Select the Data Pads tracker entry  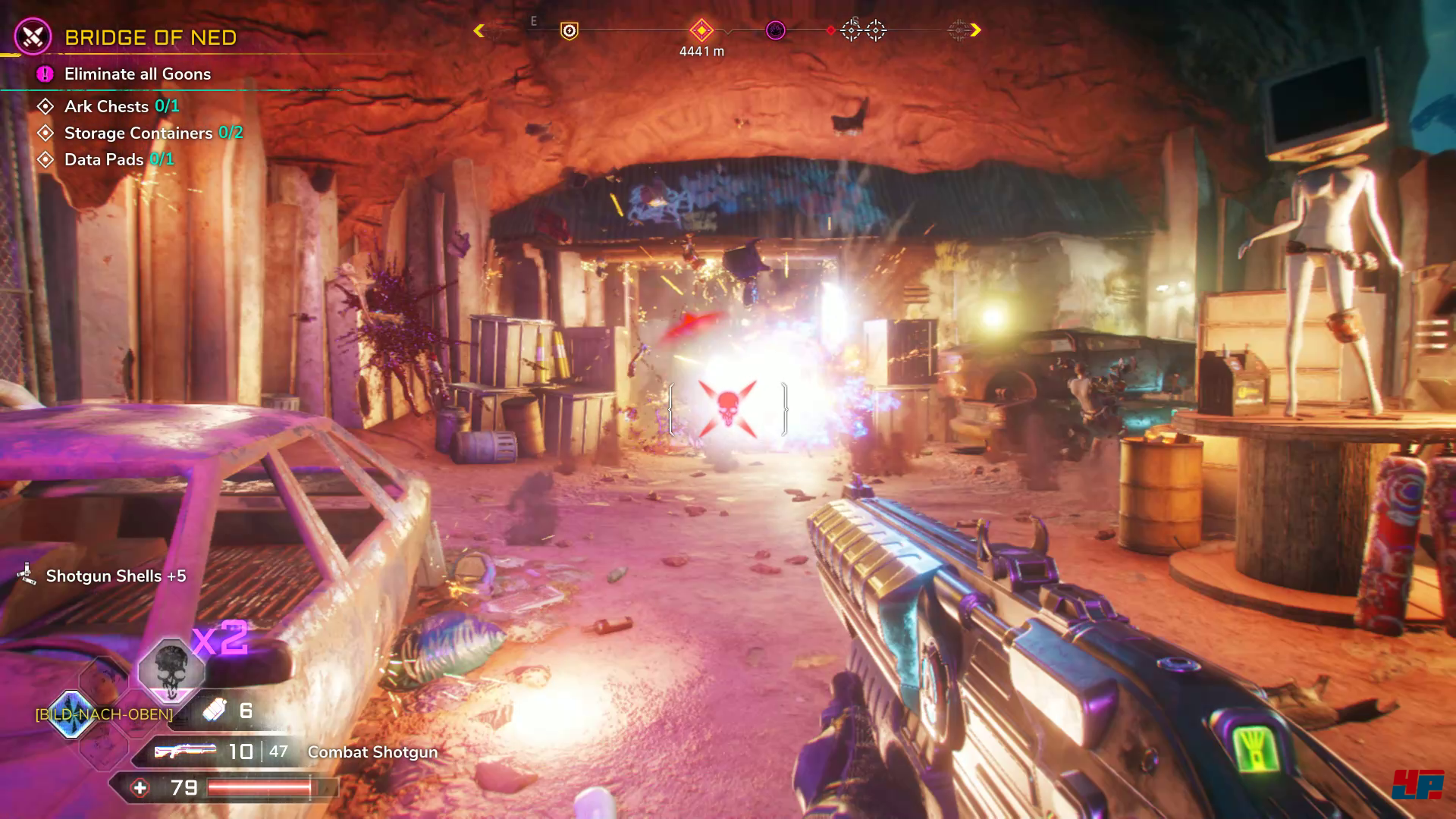pyautogui.click(x=118, y=160)
